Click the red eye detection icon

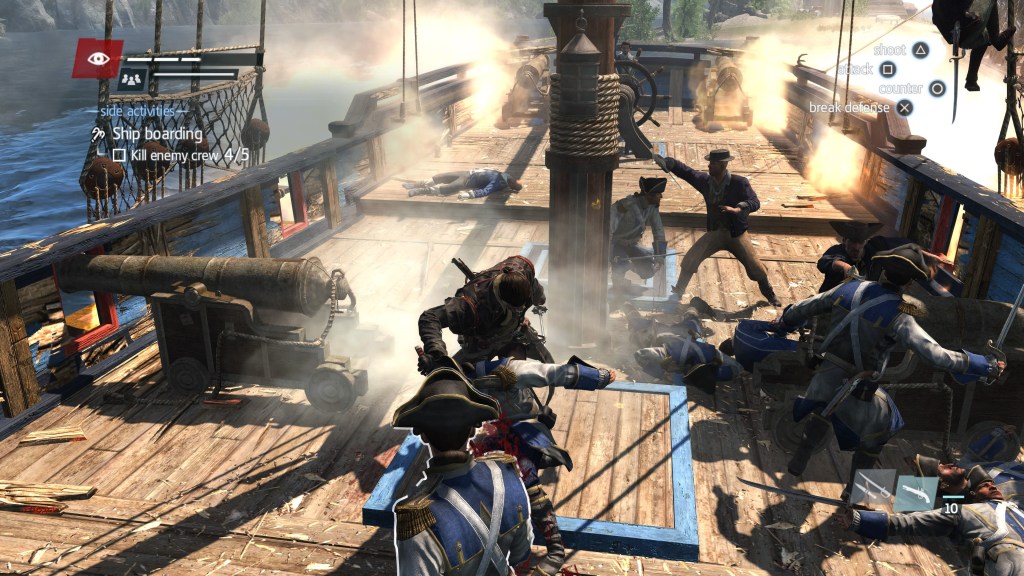(98, 59)
